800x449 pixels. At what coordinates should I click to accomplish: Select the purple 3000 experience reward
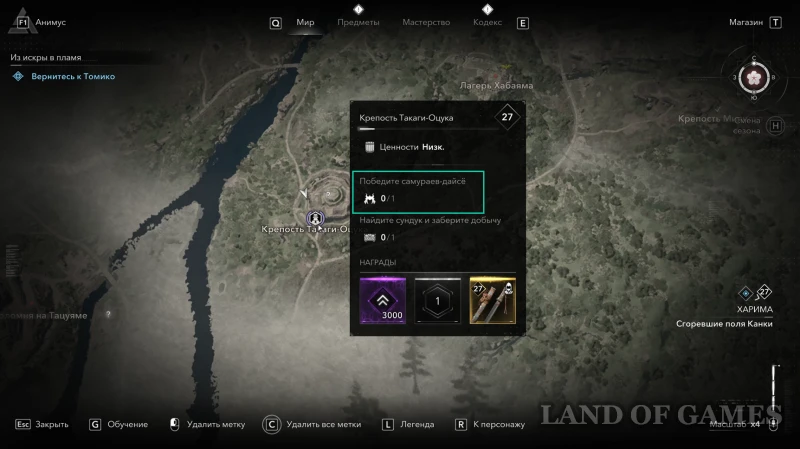(x=383, y=300)
